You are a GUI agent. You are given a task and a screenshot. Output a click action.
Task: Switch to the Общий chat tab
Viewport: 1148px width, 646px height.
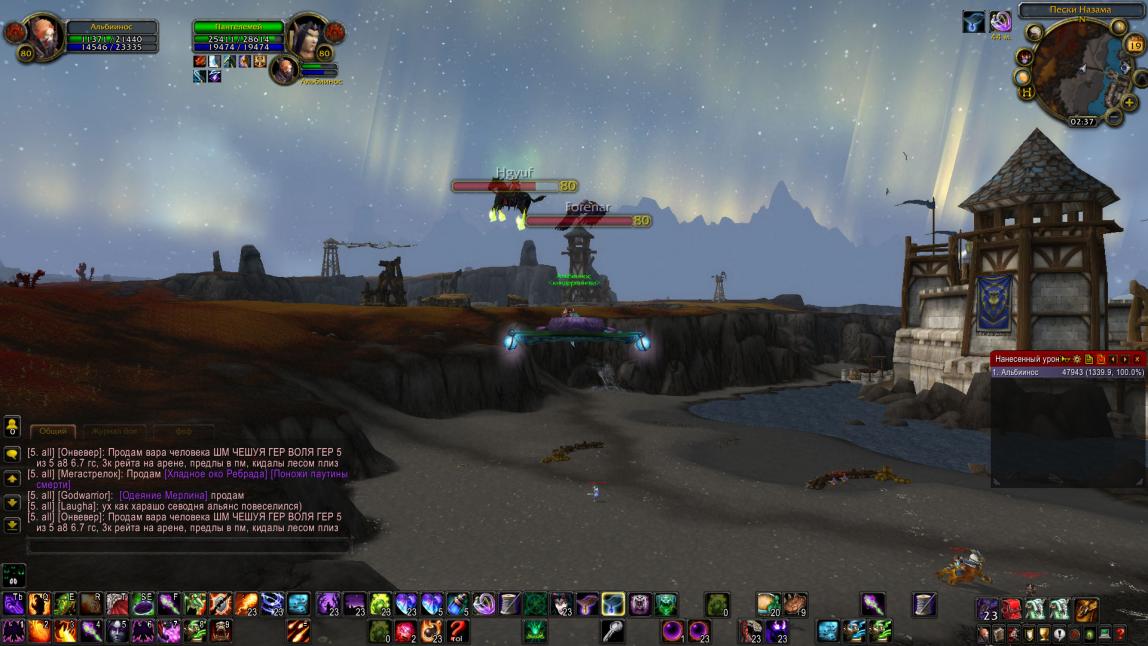click(52, 431)
